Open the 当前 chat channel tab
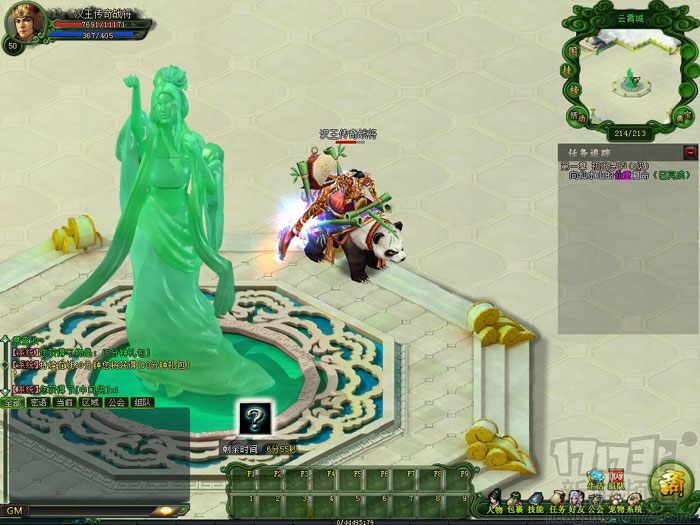Image resolution: width=700 pixels, height=525 pixels. click(64, 402)
